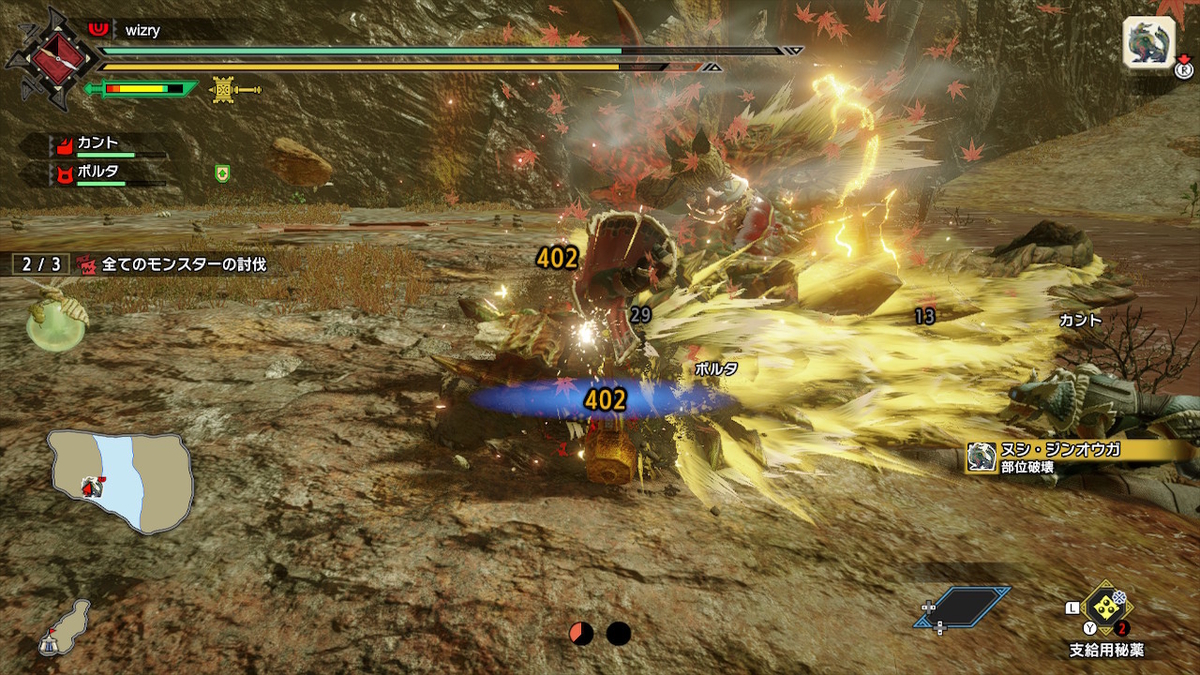
Task: Click the area minimap
Action: coord(120,479)
